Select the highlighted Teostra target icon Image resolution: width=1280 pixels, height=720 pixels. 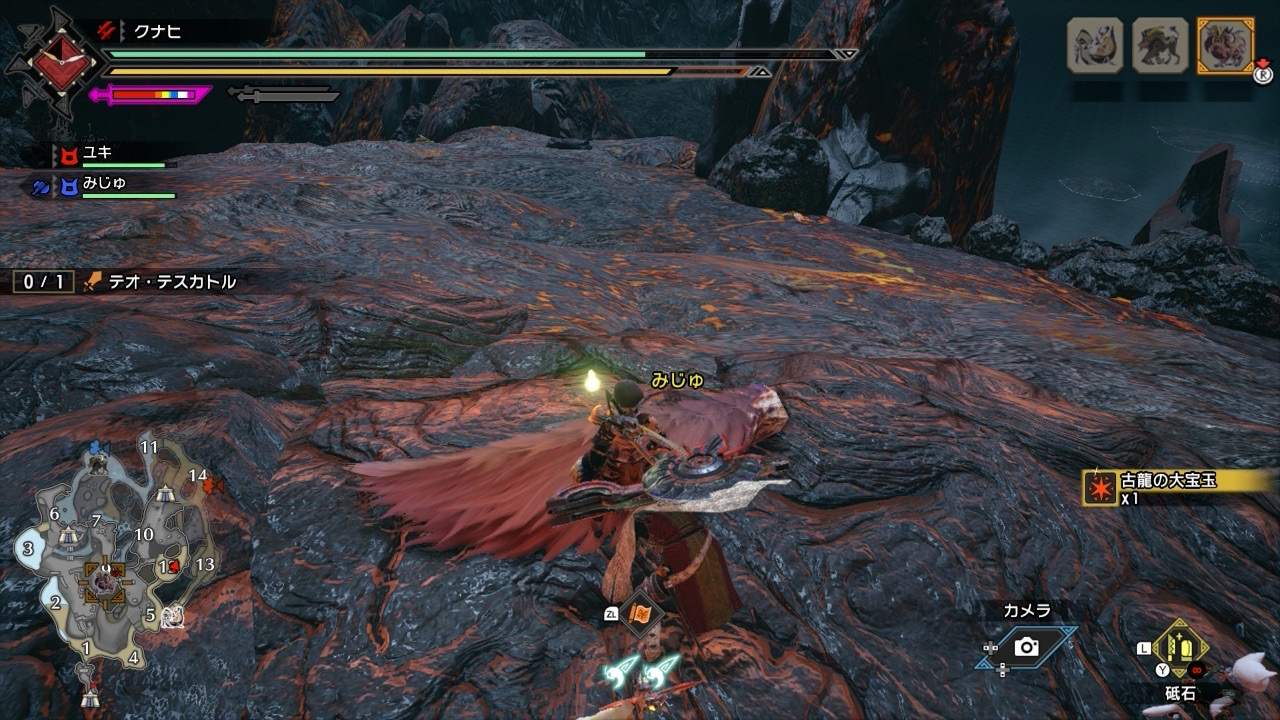click(x=1225, y=45)
